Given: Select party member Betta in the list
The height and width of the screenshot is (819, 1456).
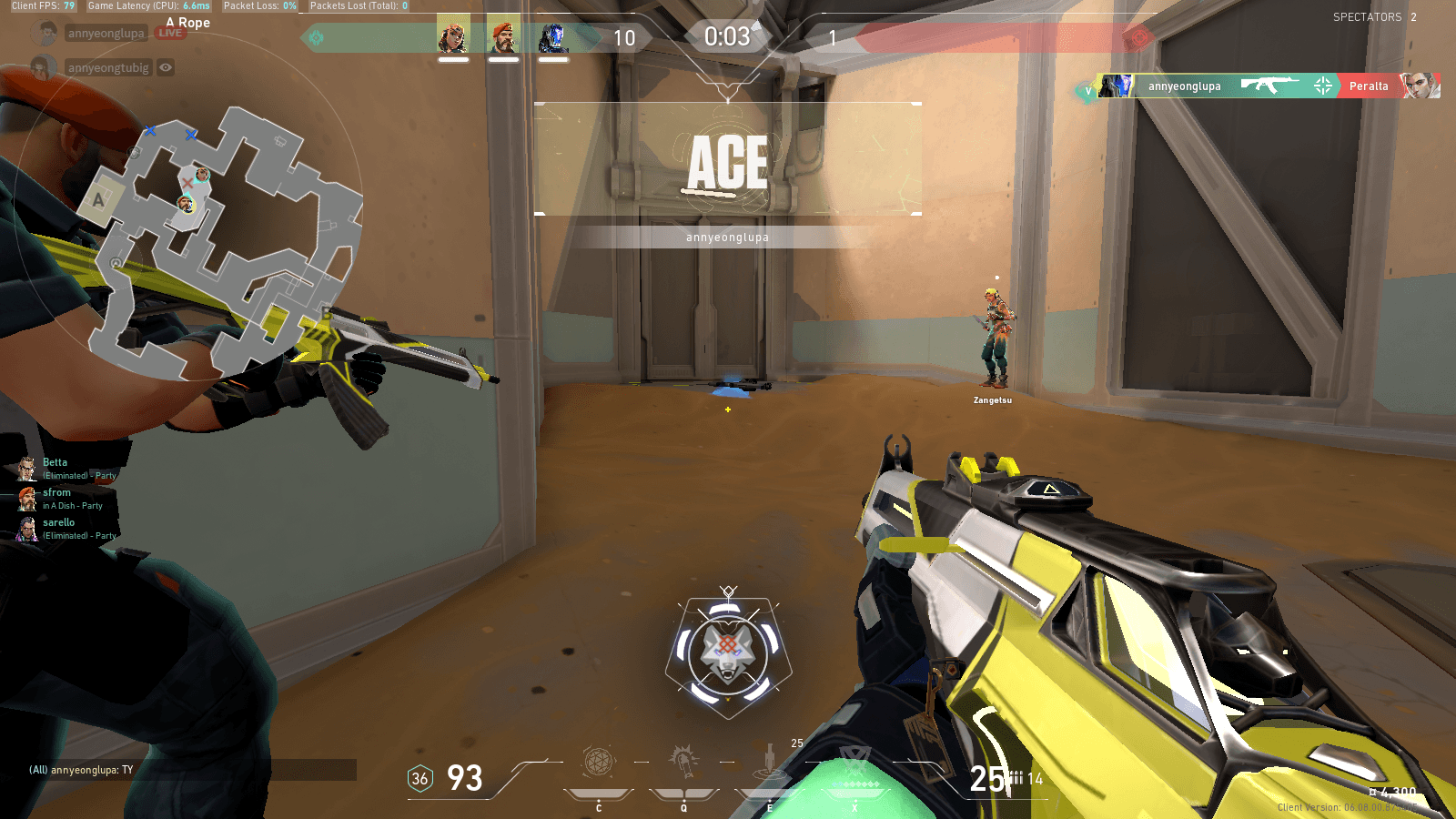Looking at the screenshot, I should 56,462.
